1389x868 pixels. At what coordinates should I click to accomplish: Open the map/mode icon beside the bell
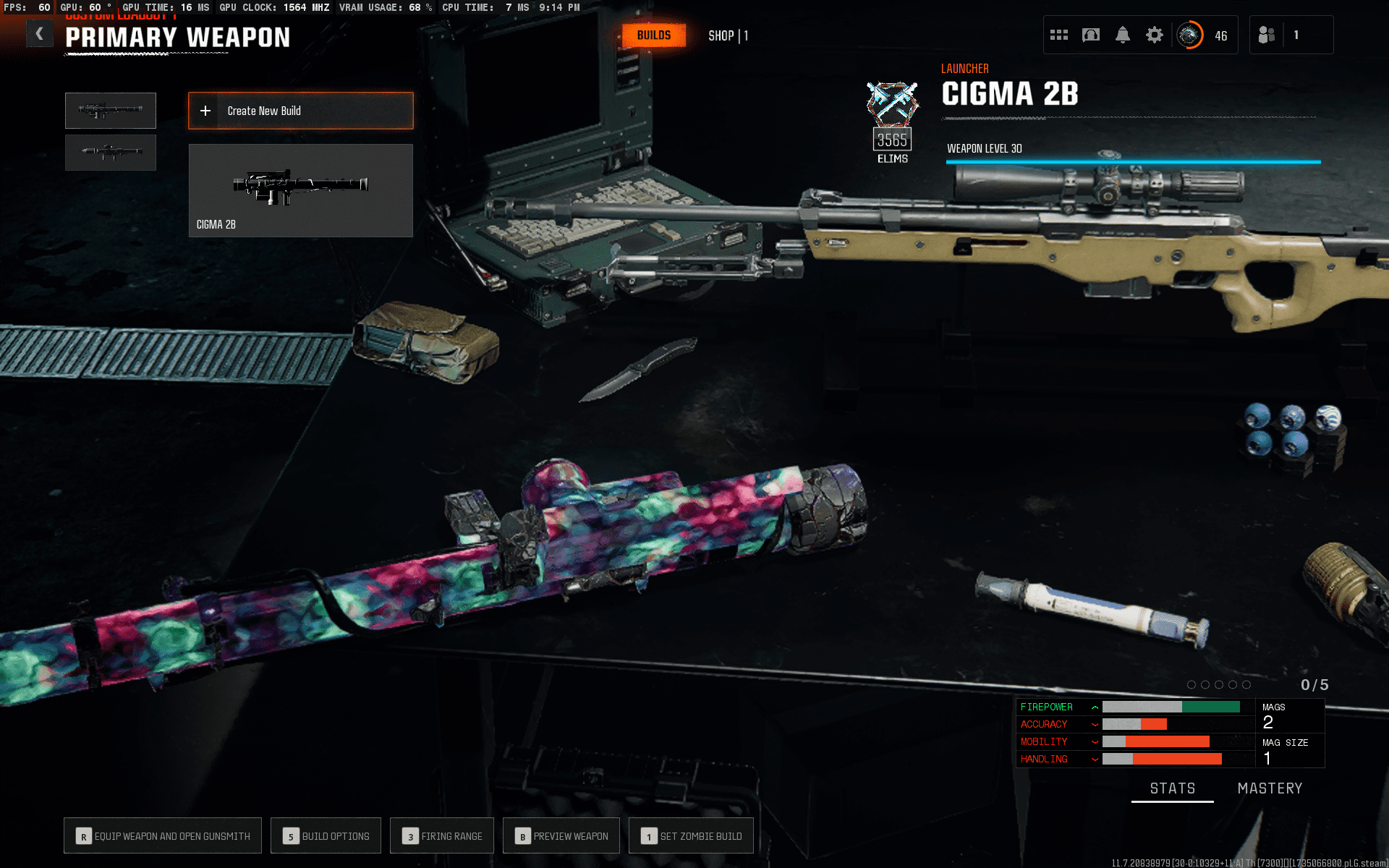pos(1090,35)
